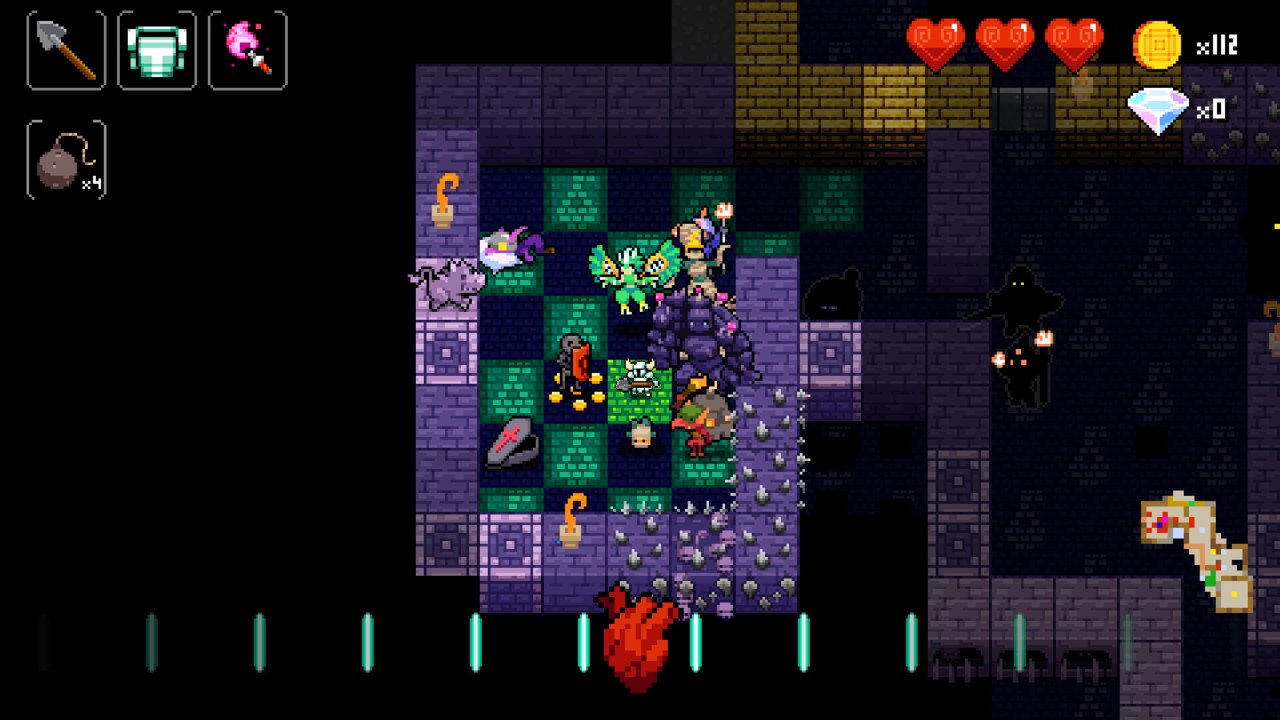Click the bomb item showing x4

point(64,158)
